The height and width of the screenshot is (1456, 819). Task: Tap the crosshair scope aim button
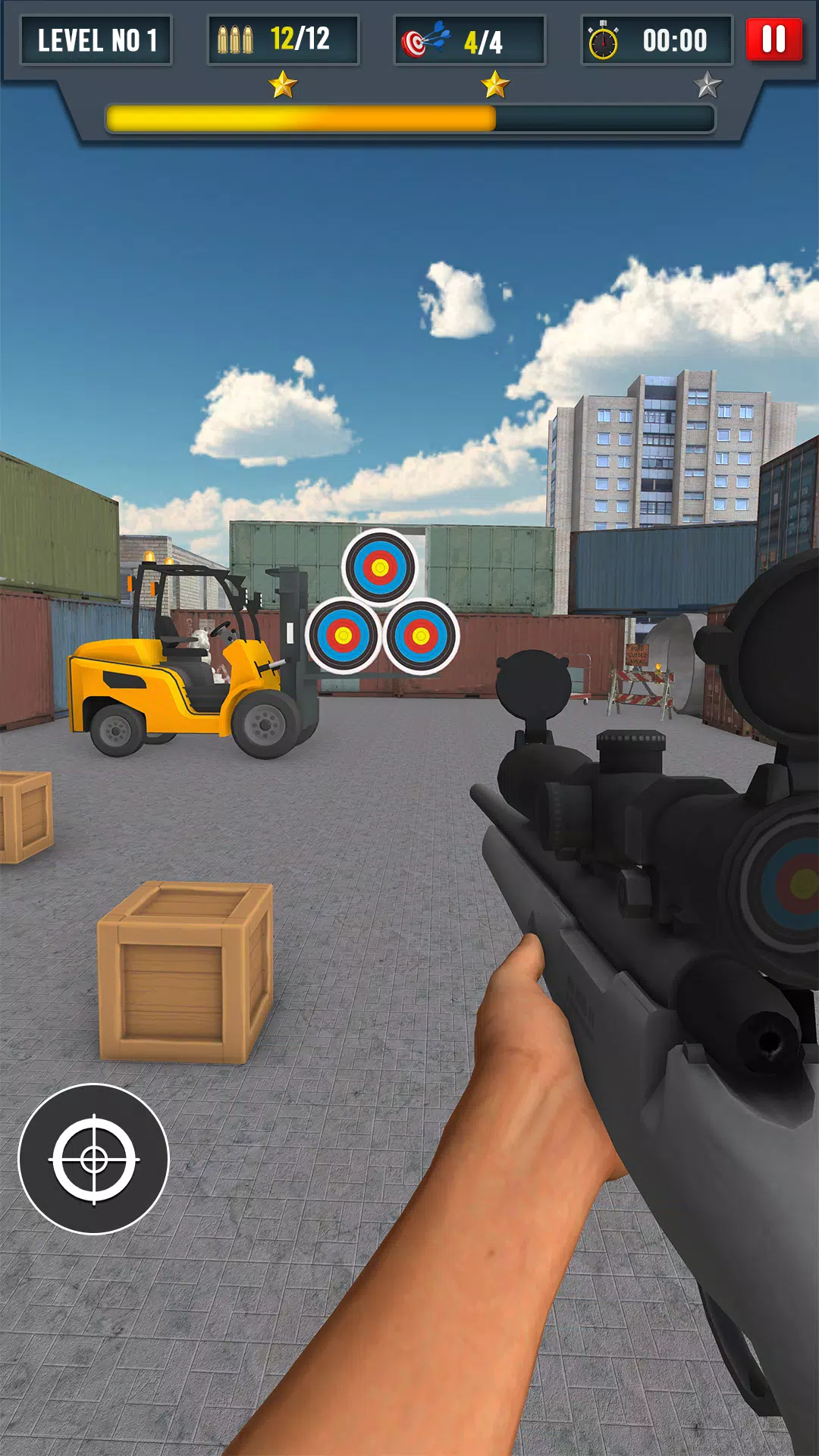click(x=93, y=1159)
